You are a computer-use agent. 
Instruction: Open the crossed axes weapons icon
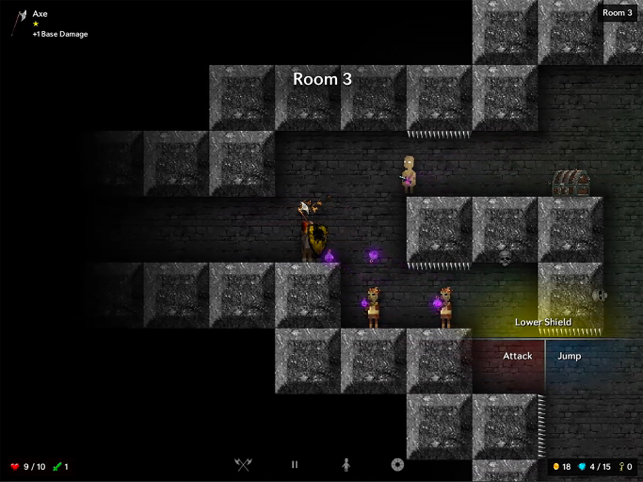[x=242, y=465]
